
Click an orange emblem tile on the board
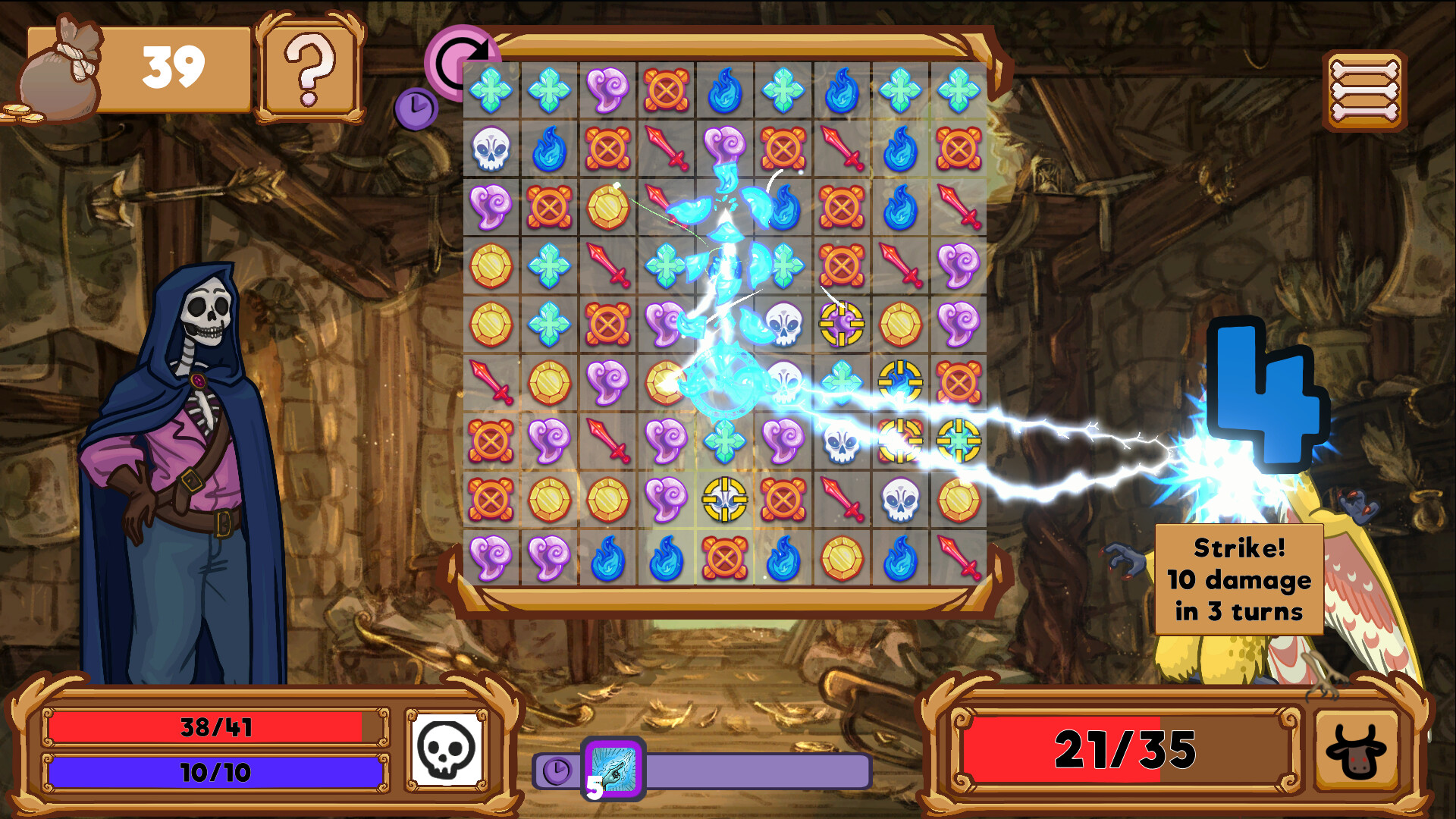[666, 89]
